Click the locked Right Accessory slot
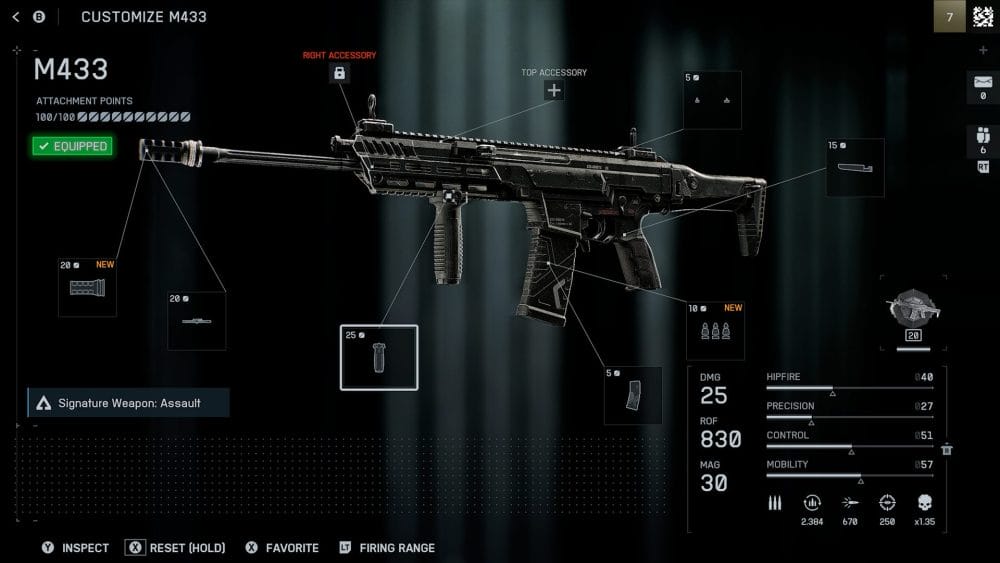1000x563 pixels. point(339,73)
